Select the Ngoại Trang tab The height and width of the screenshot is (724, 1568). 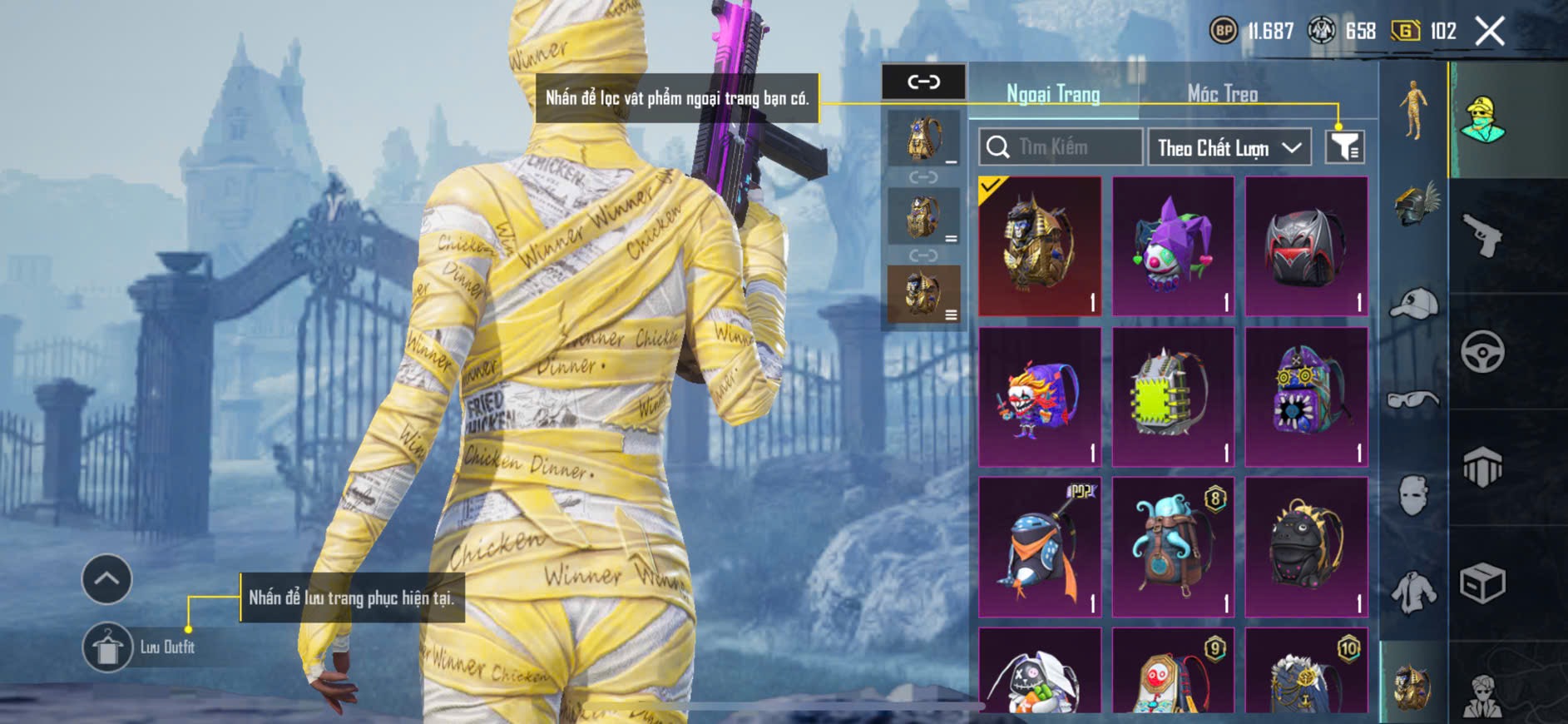pos(1053,94)
